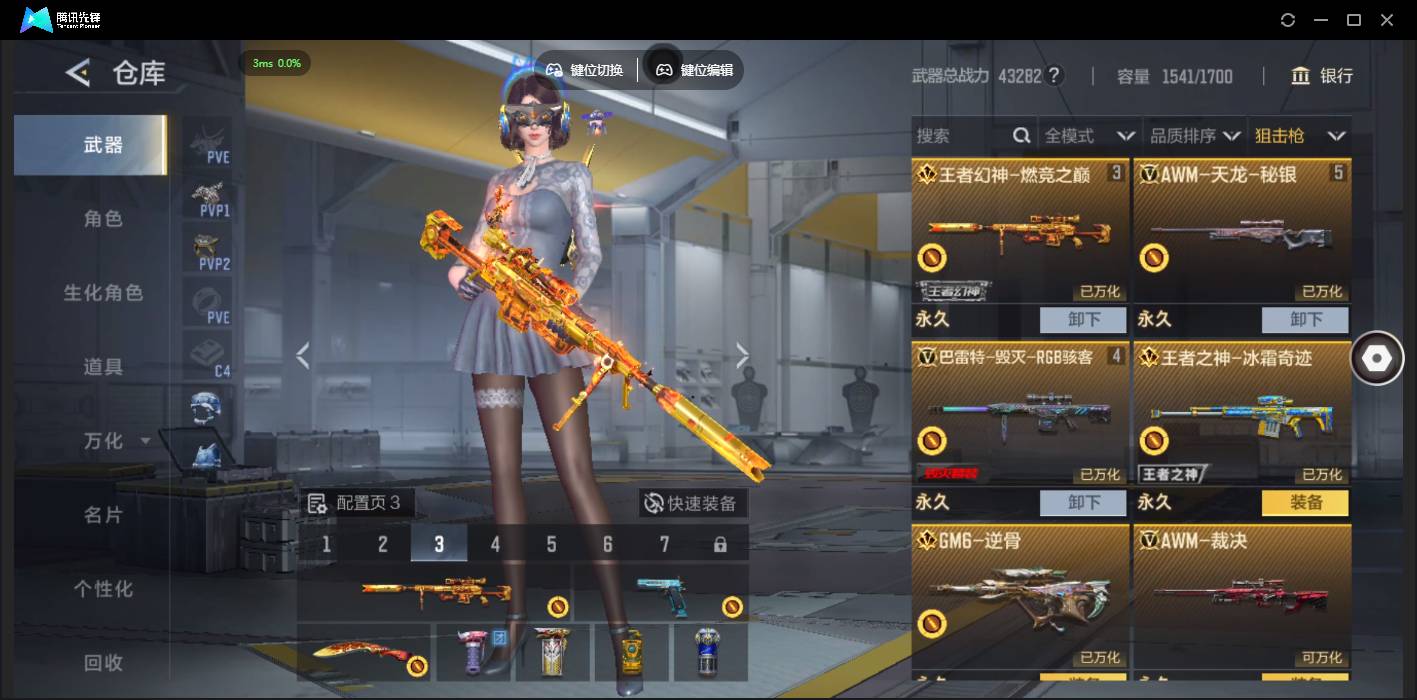The image size is (1417, 700).
Task: Select the GM6-逆骨 weapon card
Action: pyautogui.click(x=1020, y=596)
